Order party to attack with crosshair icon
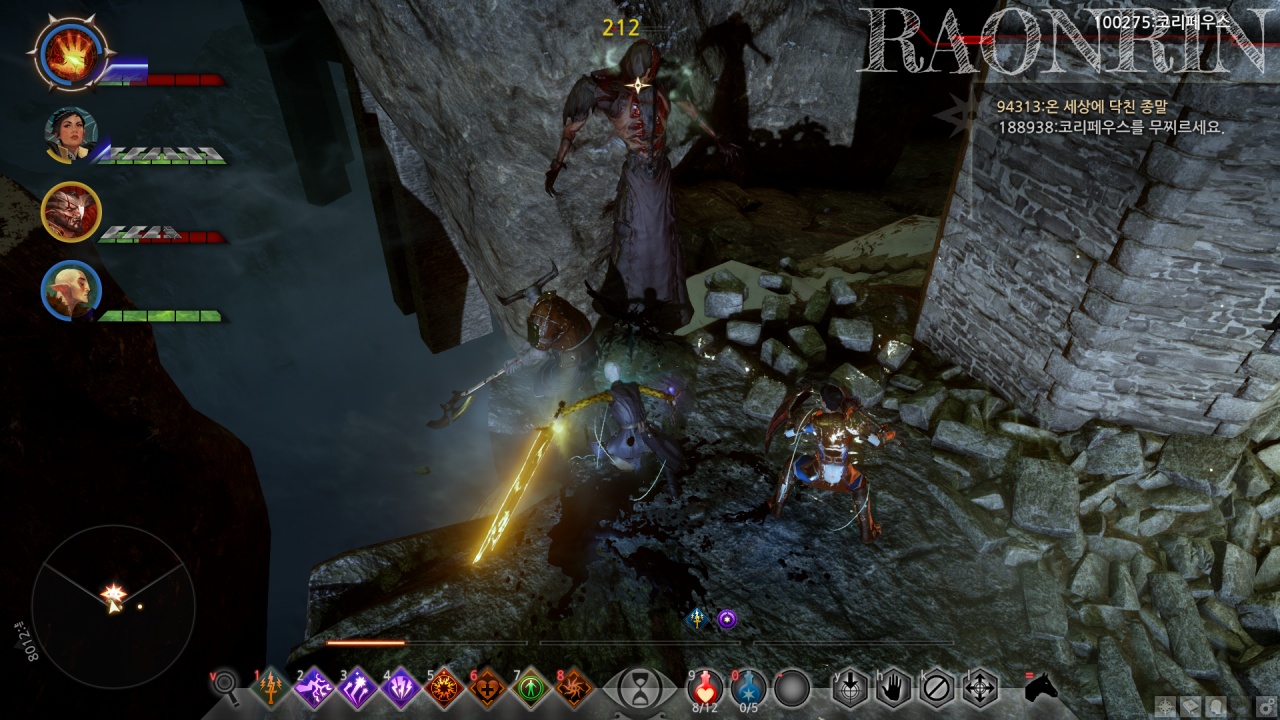 coord(979,688)
